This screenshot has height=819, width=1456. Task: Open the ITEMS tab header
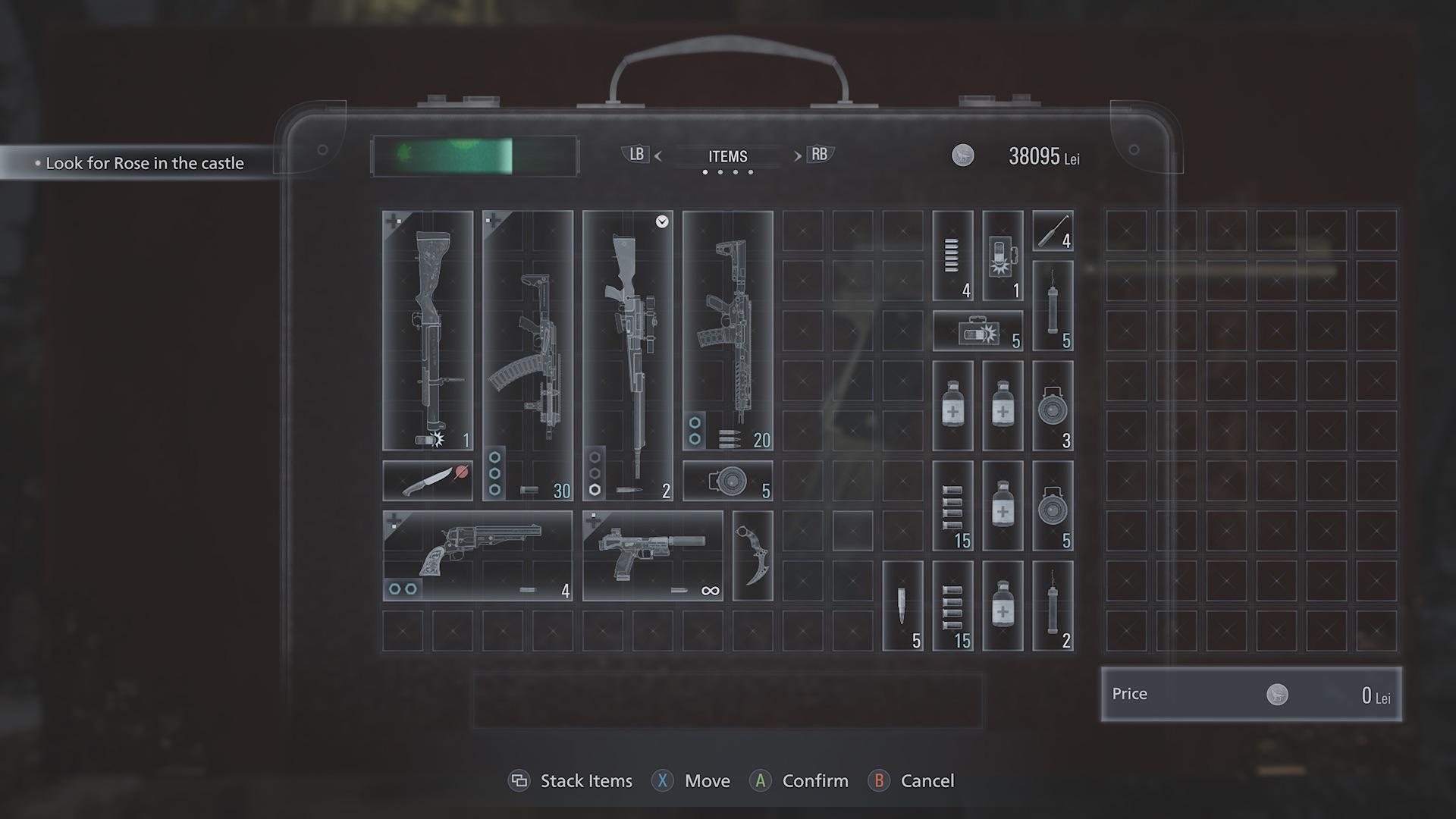[727, 156]
